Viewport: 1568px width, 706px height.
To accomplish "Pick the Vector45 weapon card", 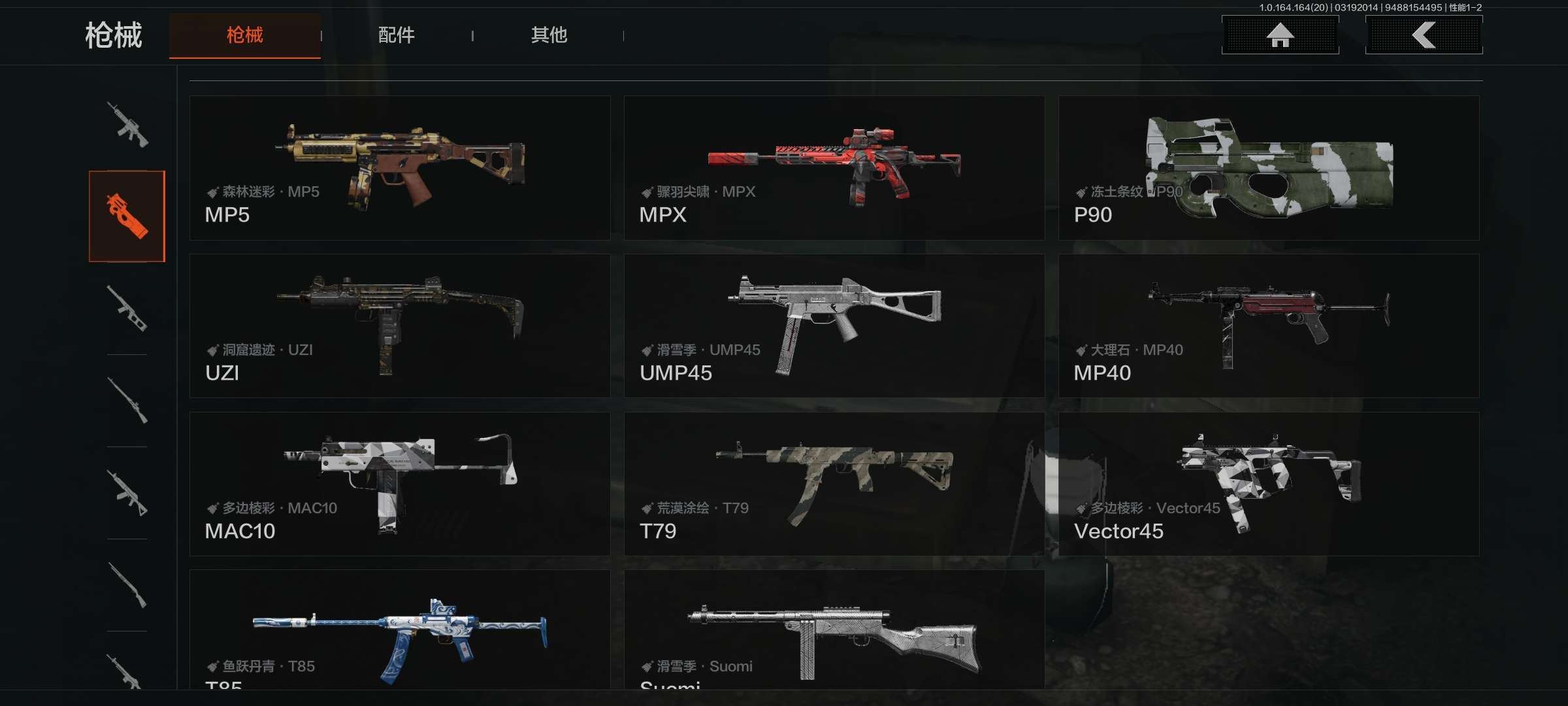I will click(1268, 484).
